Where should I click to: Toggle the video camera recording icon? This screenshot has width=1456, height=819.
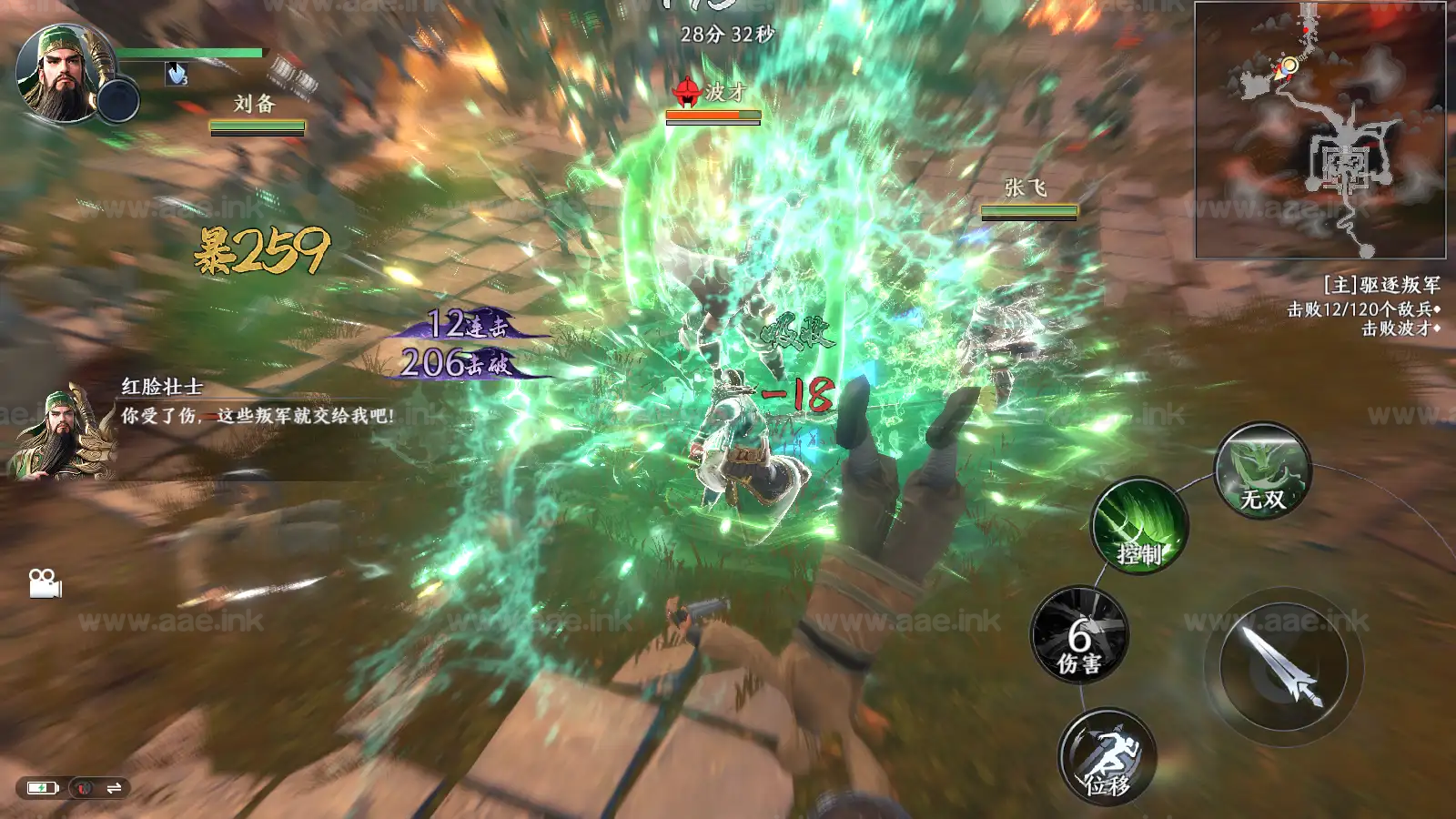tap(45, 583)
